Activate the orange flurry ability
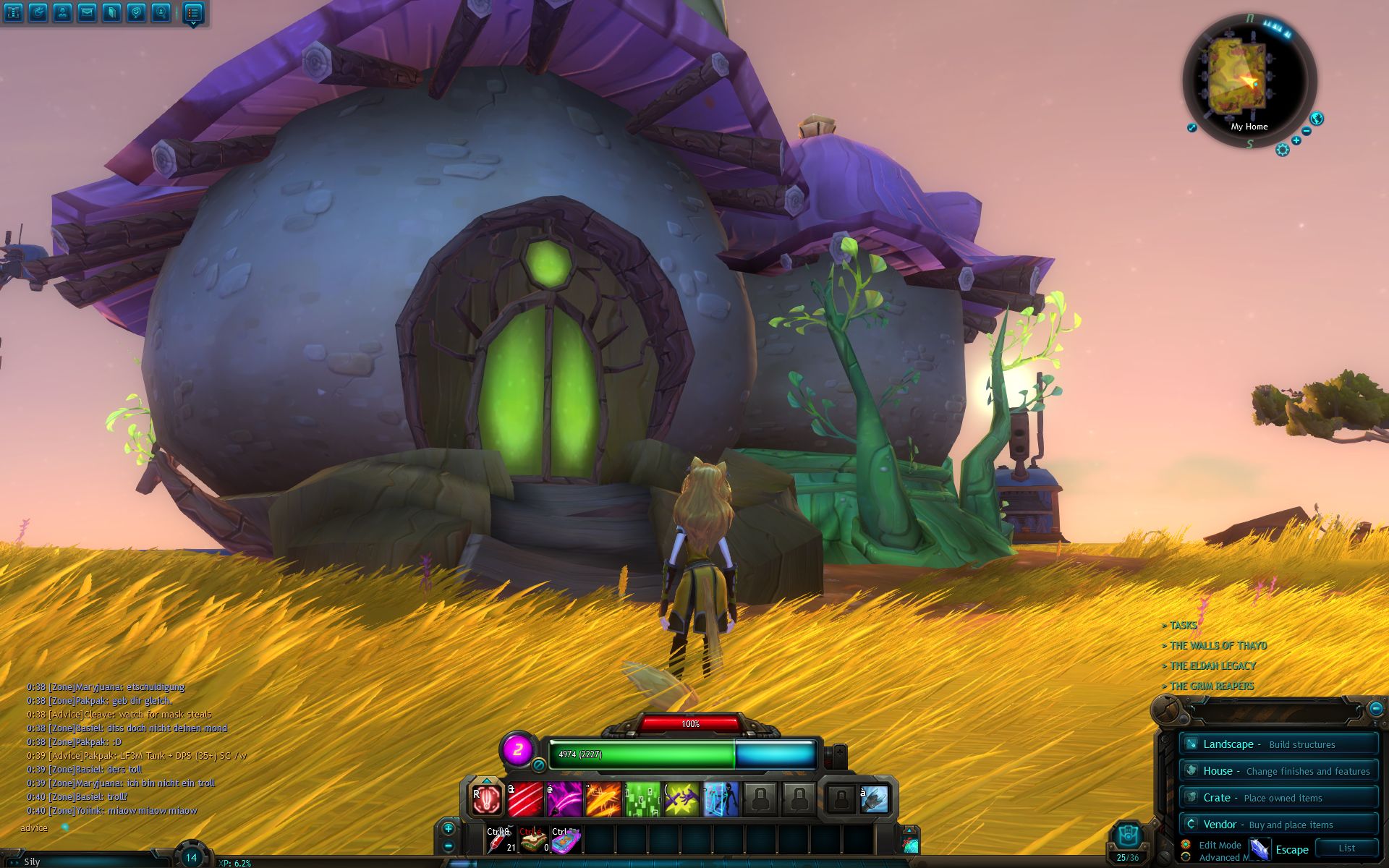The width and height of the screenshot is (1389, 868). pyautogui.click(x=604, y=800)
